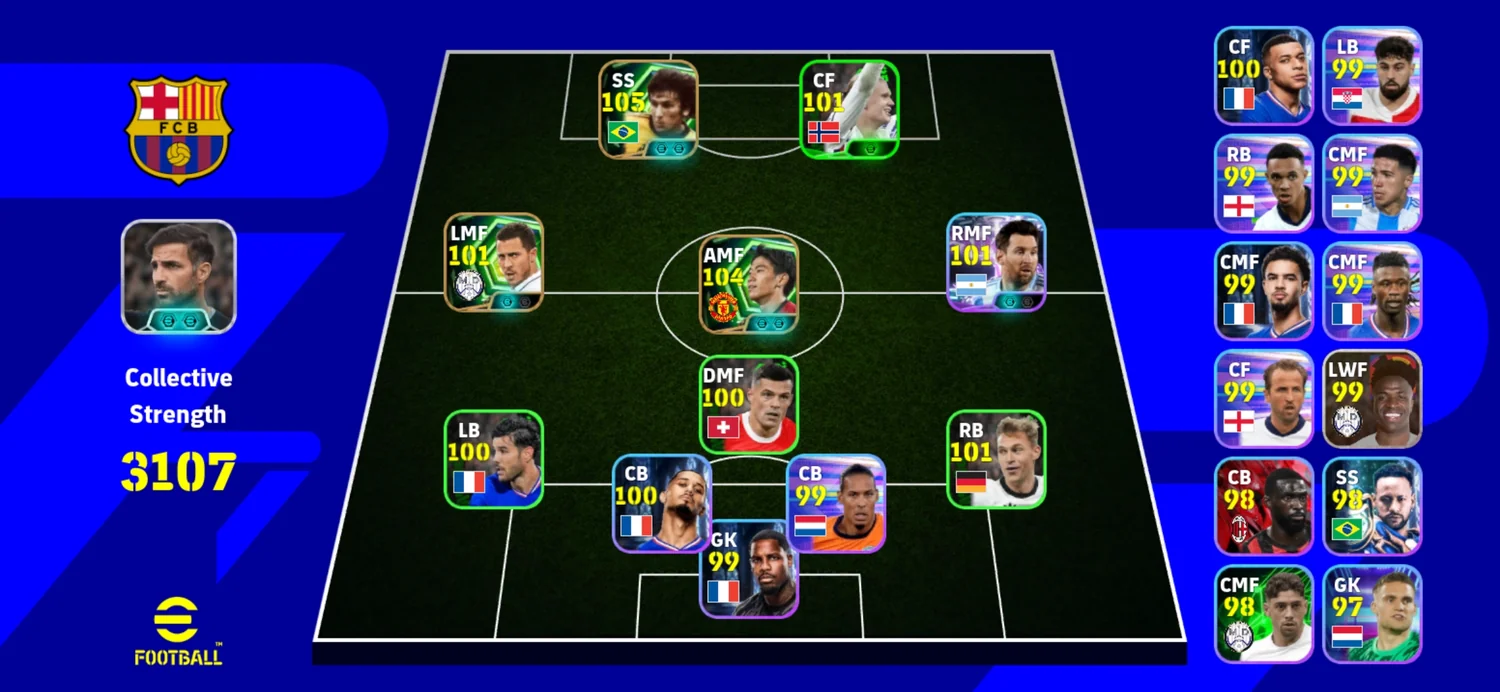This screenshot has height=692, width=1500.
Task: Select the AMF 104 player card
Action: click(749, 283)
